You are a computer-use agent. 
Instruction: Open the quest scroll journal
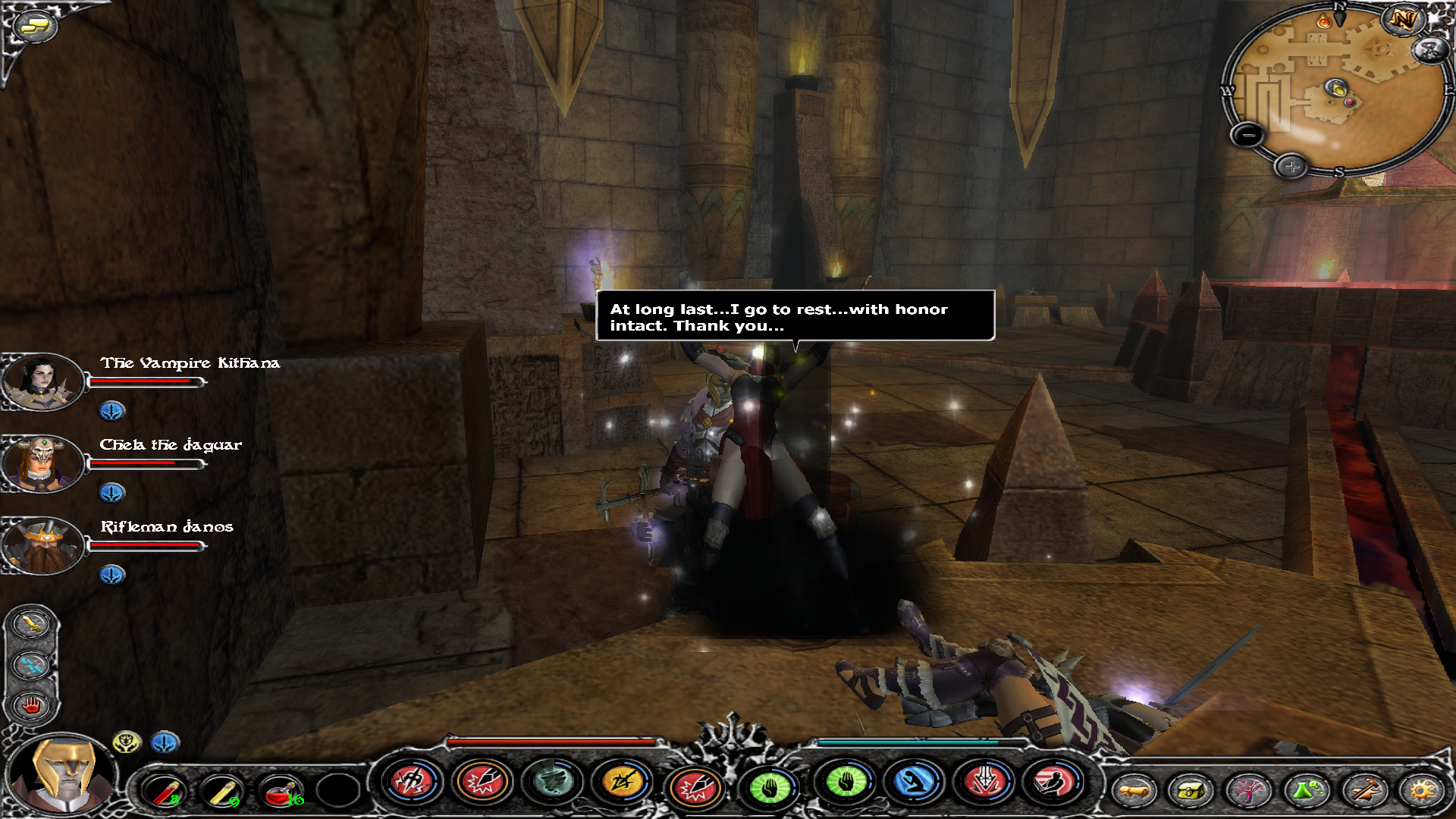click(x=1134, y=791)
